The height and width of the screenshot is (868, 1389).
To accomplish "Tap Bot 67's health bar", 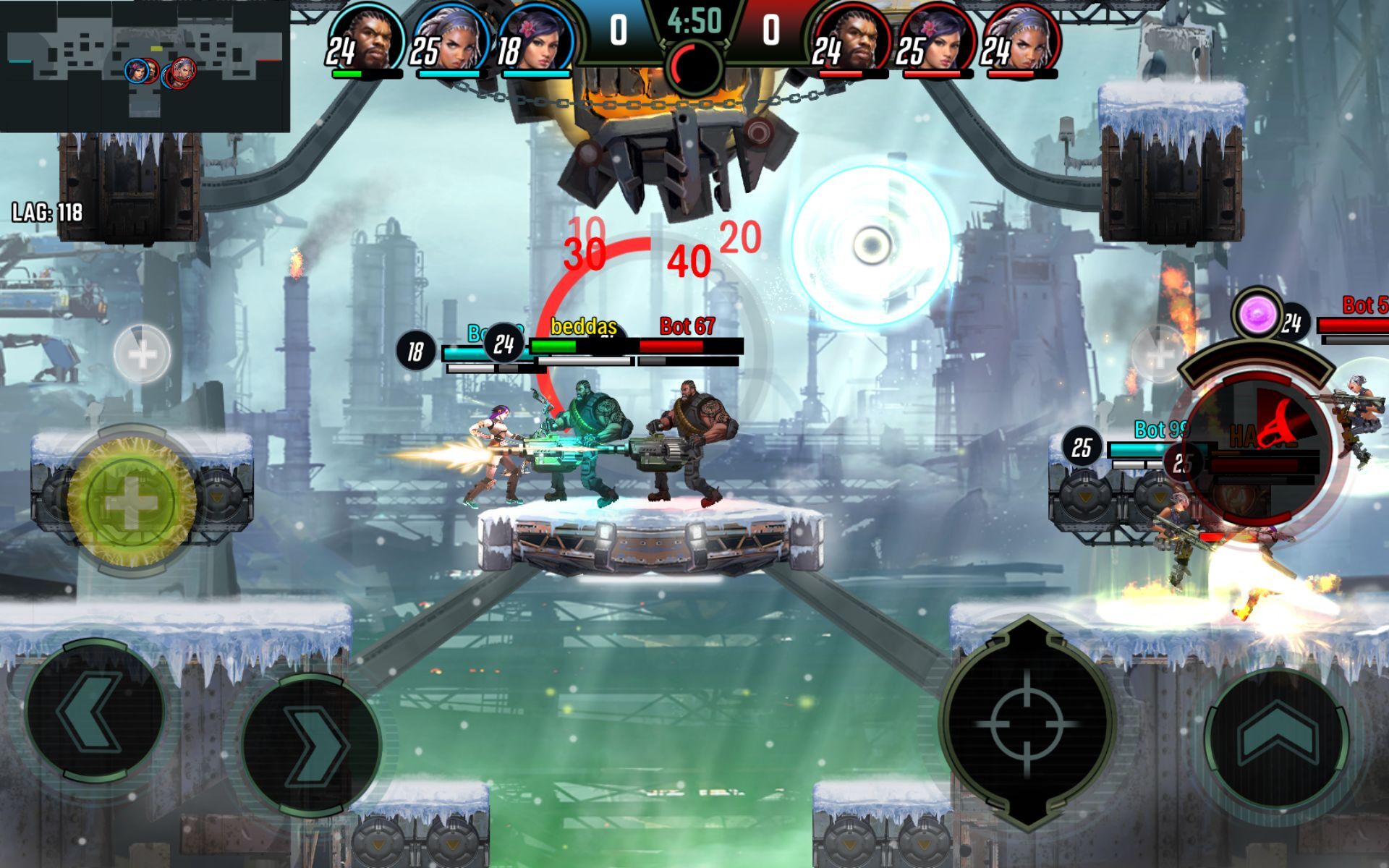I will click(x=671, y=347).
